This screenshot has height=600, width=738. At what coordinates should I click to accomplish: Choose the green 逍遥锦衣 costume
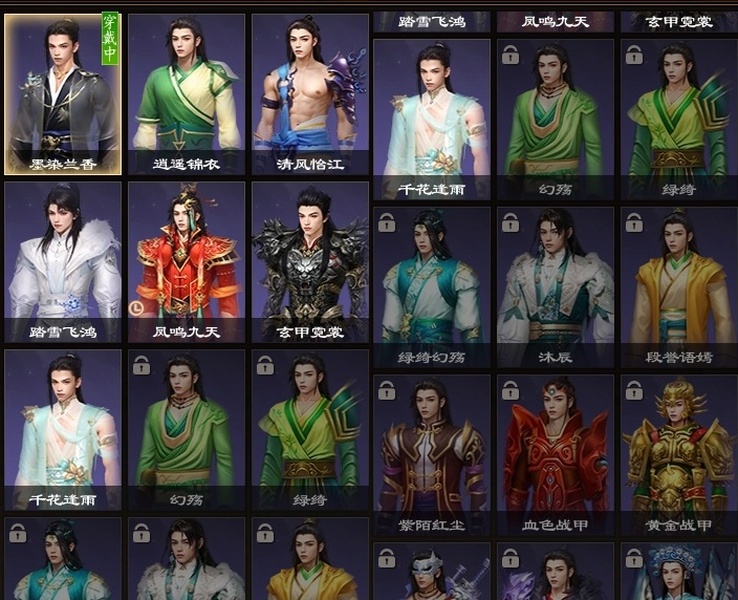point(186,93)
